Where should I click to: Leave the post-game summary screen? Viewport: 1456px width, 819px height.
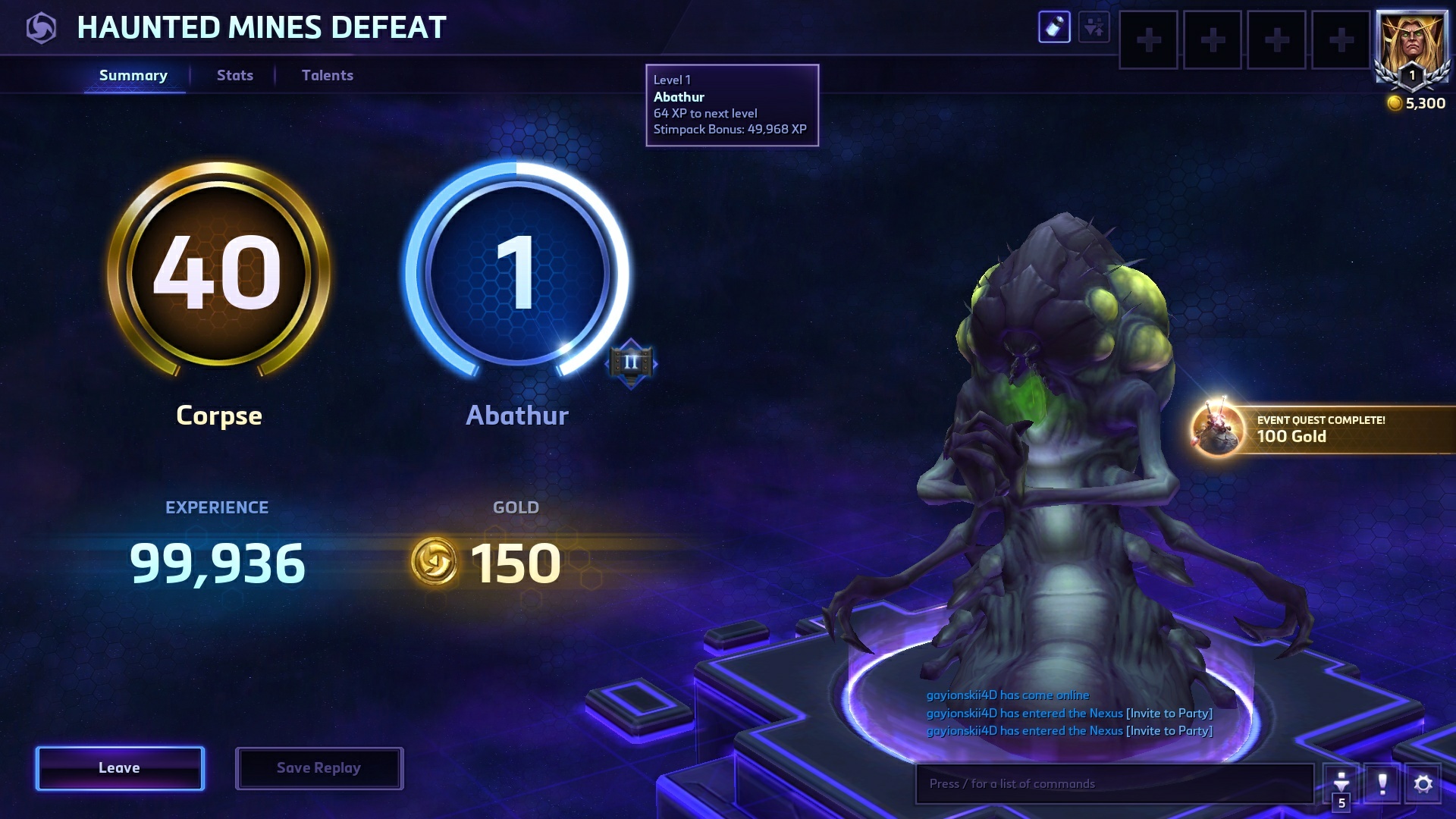point(120,768)
